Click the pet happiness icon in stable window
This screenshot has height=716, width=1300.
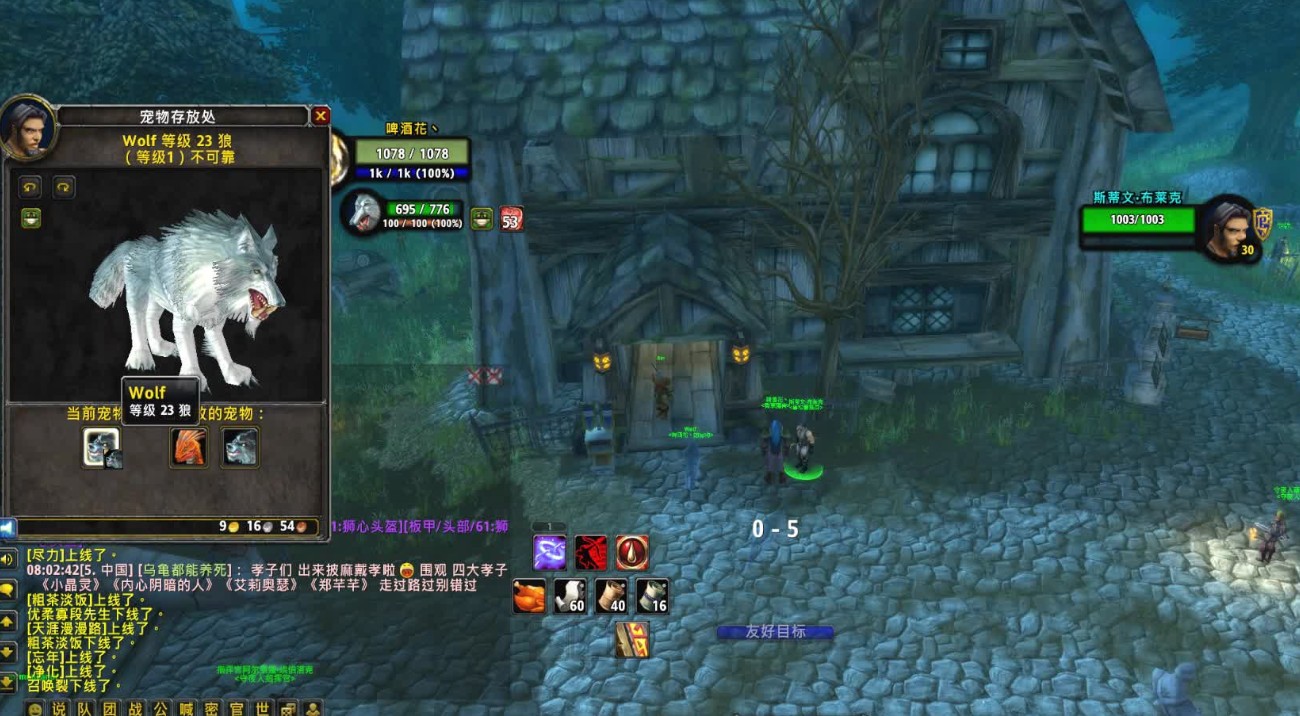(x=31, y=218)
